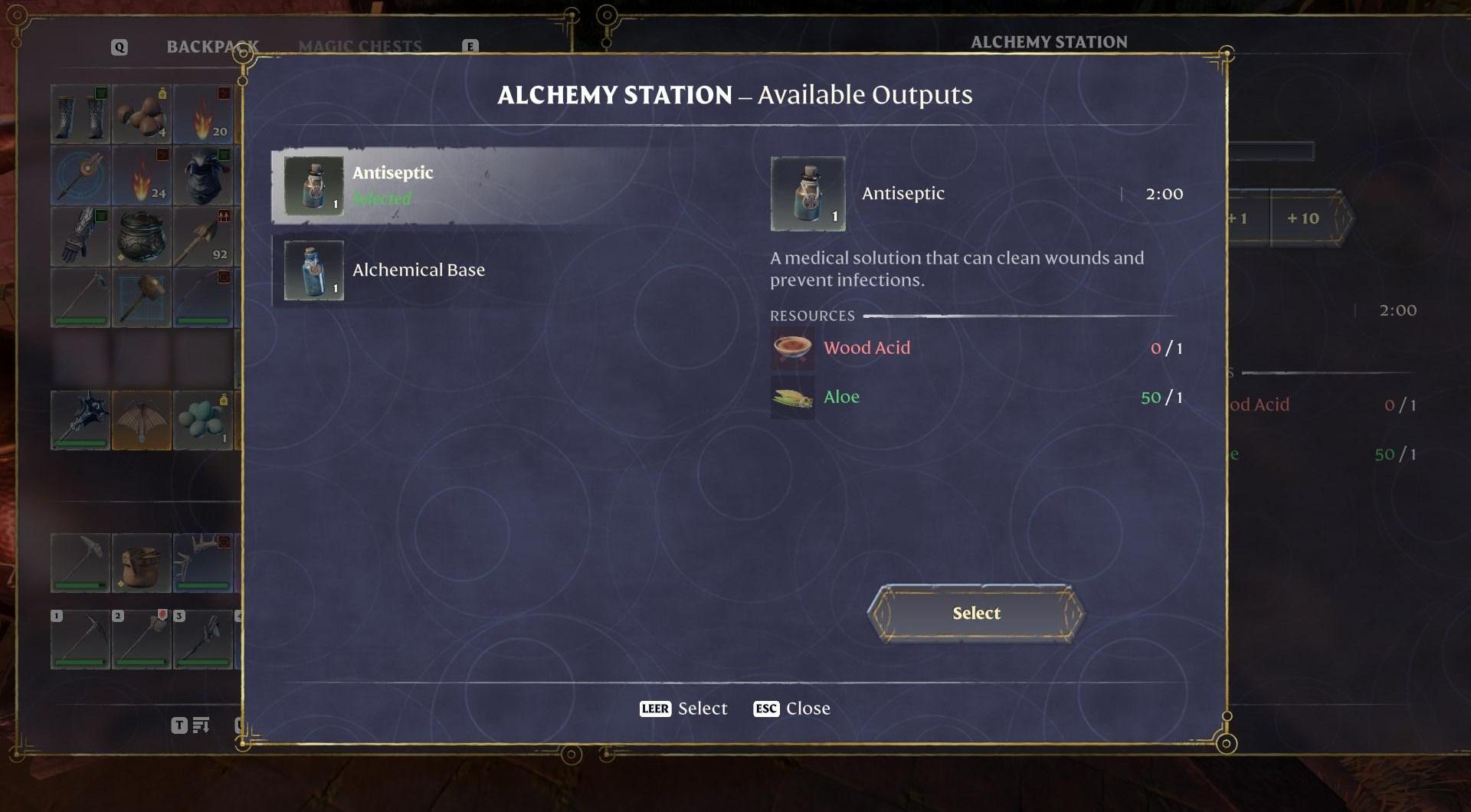Confirm with the Select button
1471x812 pixels.
pyautogui.click(x=975, y=613)
